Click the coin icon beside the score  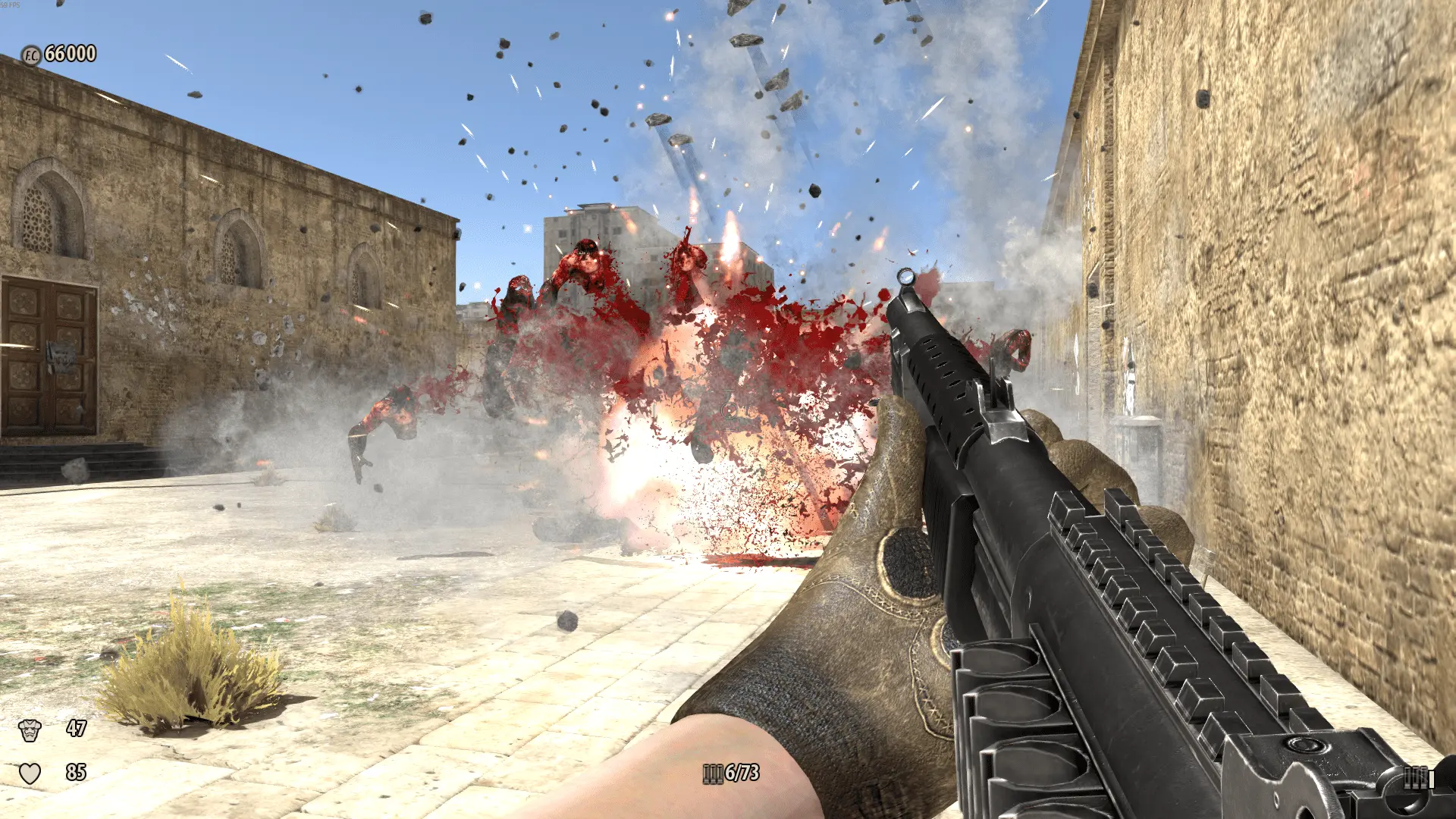coord(30,55)
